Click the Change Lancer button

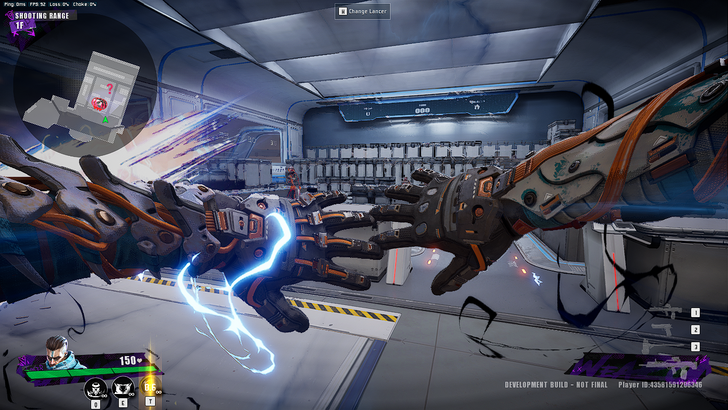pos(363,11)
